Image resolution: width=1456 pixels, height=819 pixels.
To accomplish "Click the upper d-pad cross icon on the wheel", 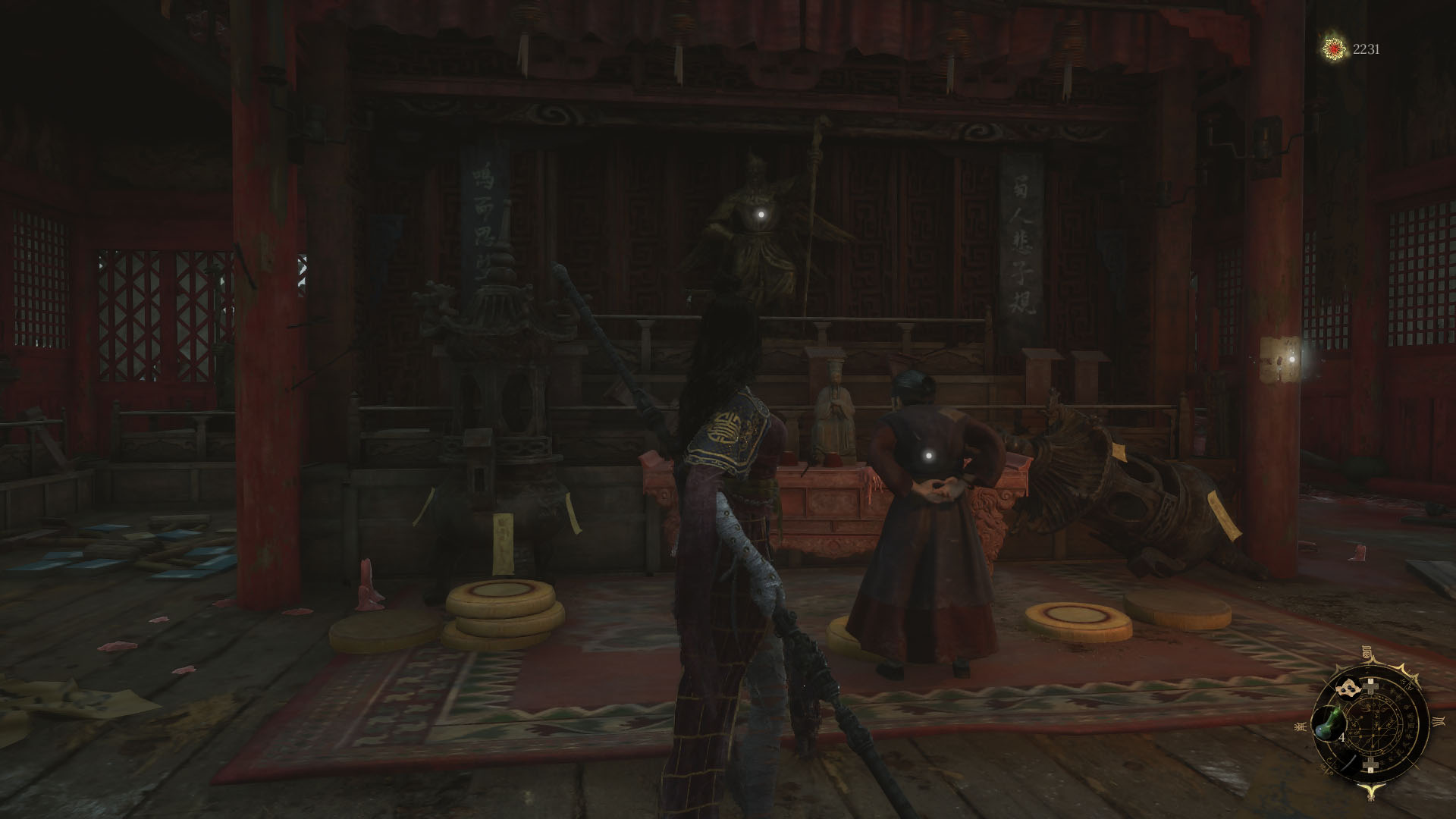I will coord(1371,686).
